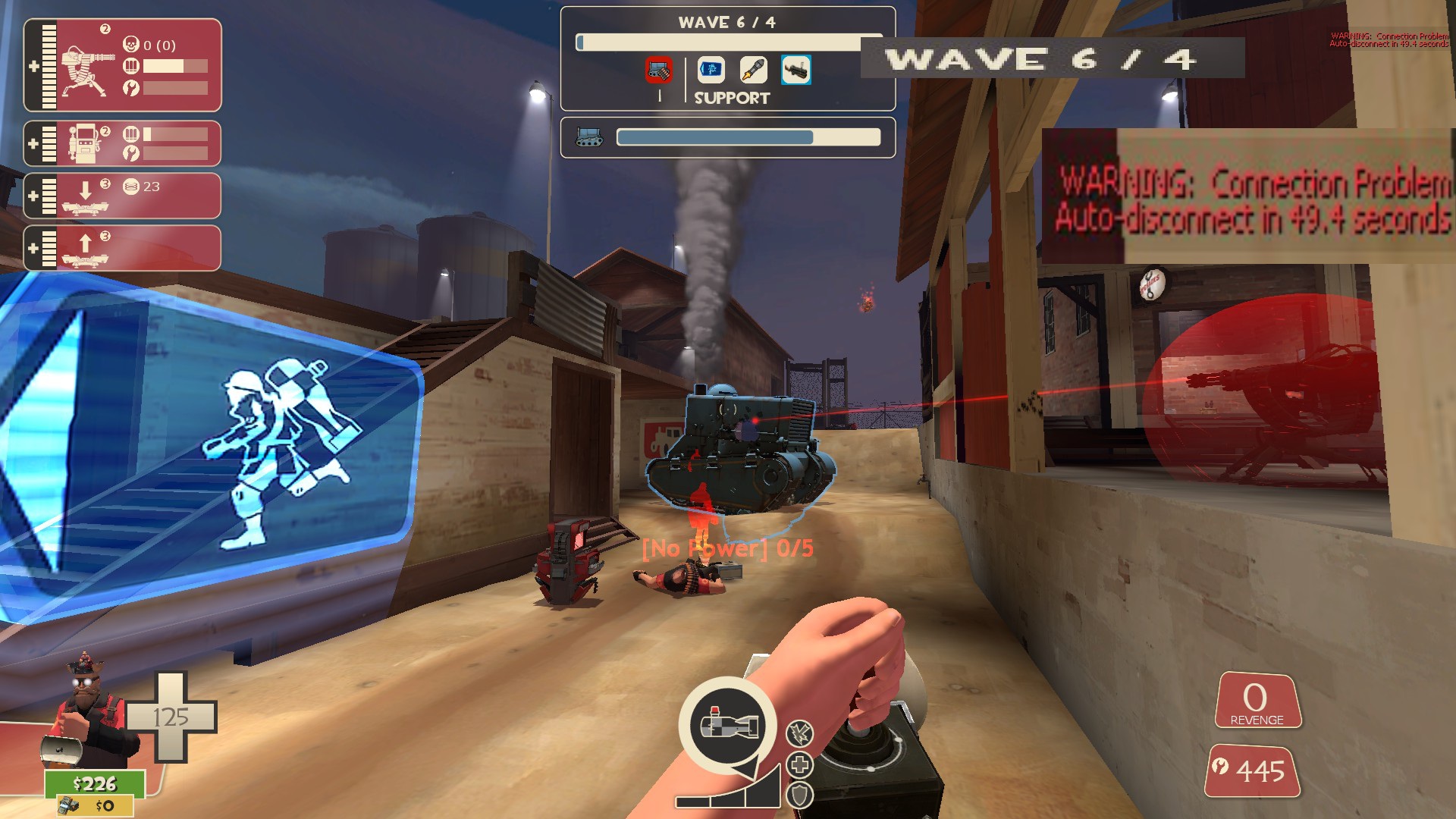
Task: Click the teleporter exit panel
Action: pos(123,248)
